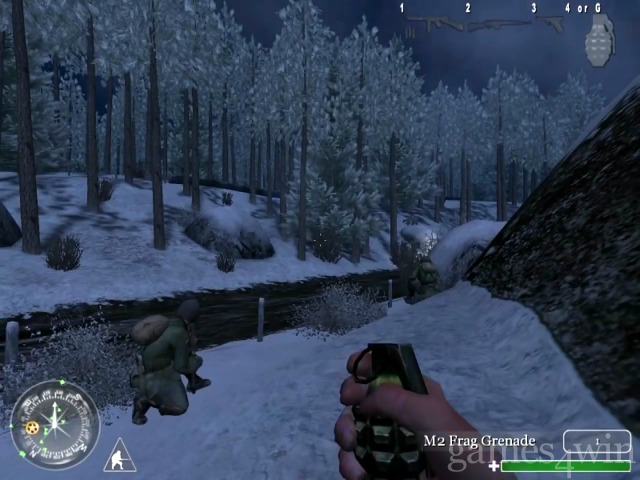Click the compass minimap
The width and height of the screenshot is (640, 480).
click(53, 424)
